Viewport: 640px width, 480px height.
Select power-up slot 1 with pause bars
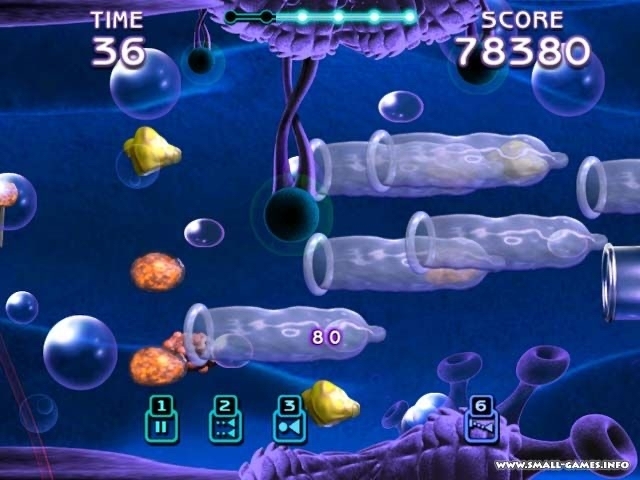pos(161,420)
